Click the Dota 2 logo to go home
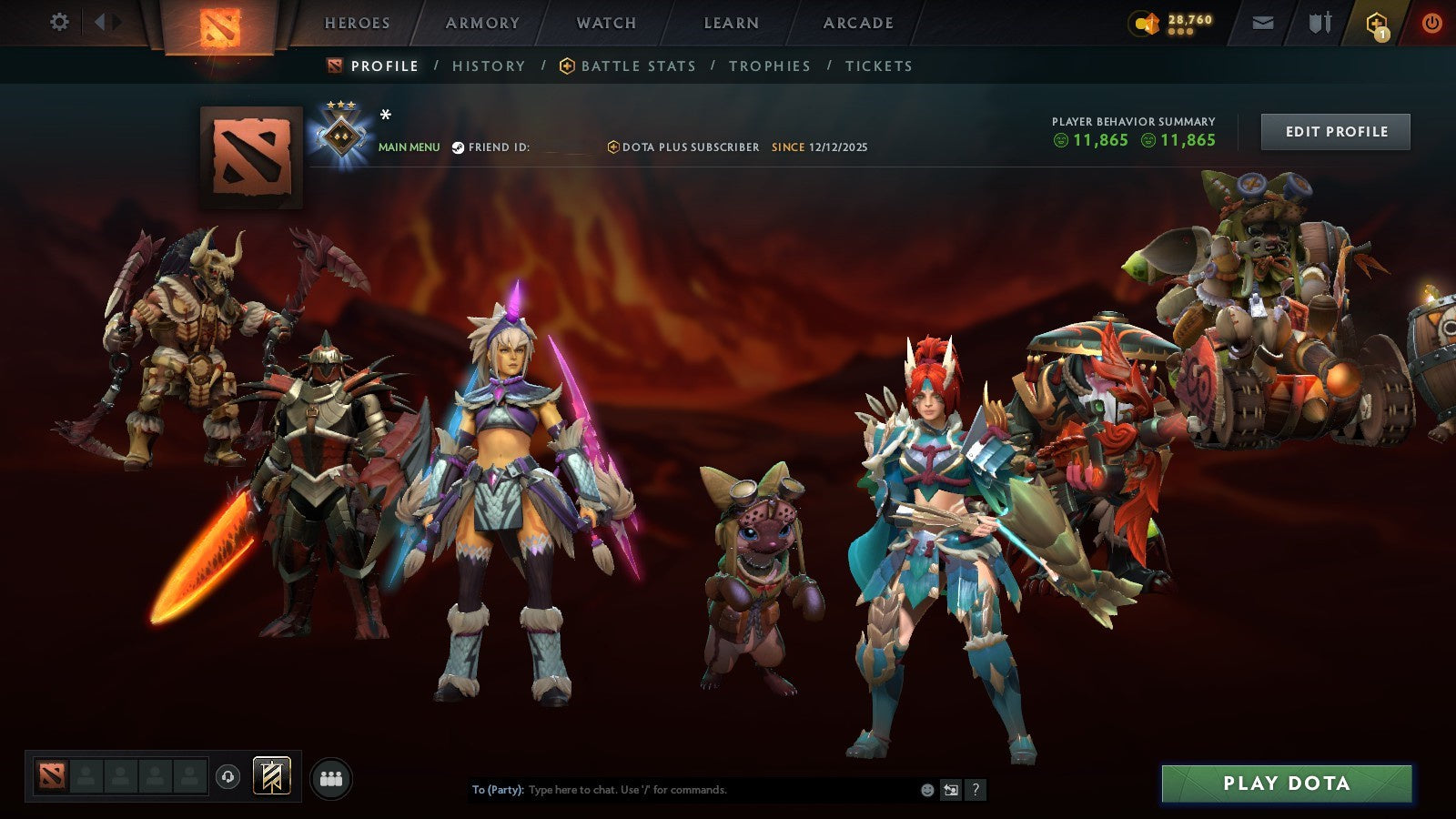1456x819 pixels. point(220,25)
